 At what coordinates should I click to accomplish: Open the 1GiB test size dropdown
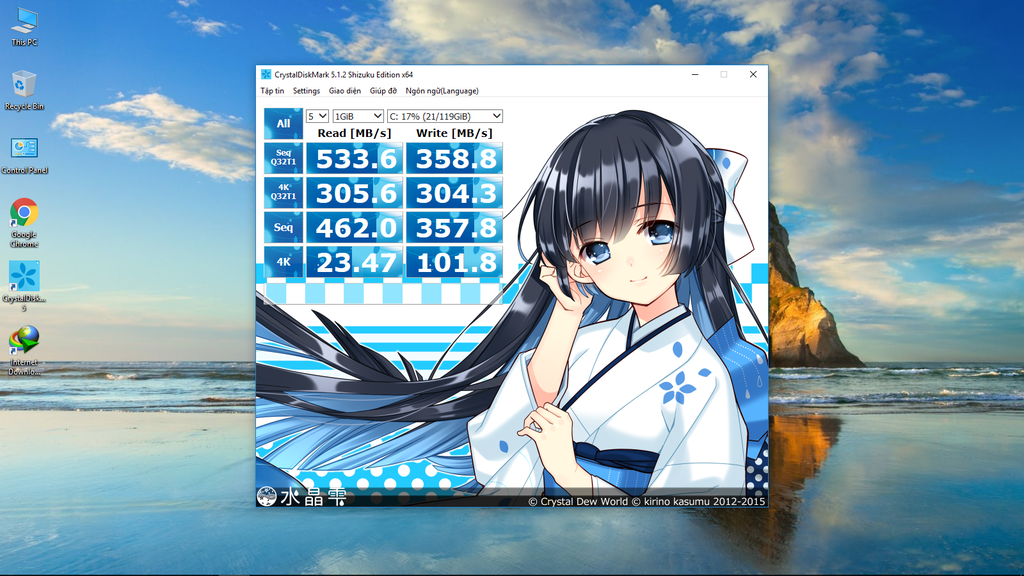[x=358, y=117]
